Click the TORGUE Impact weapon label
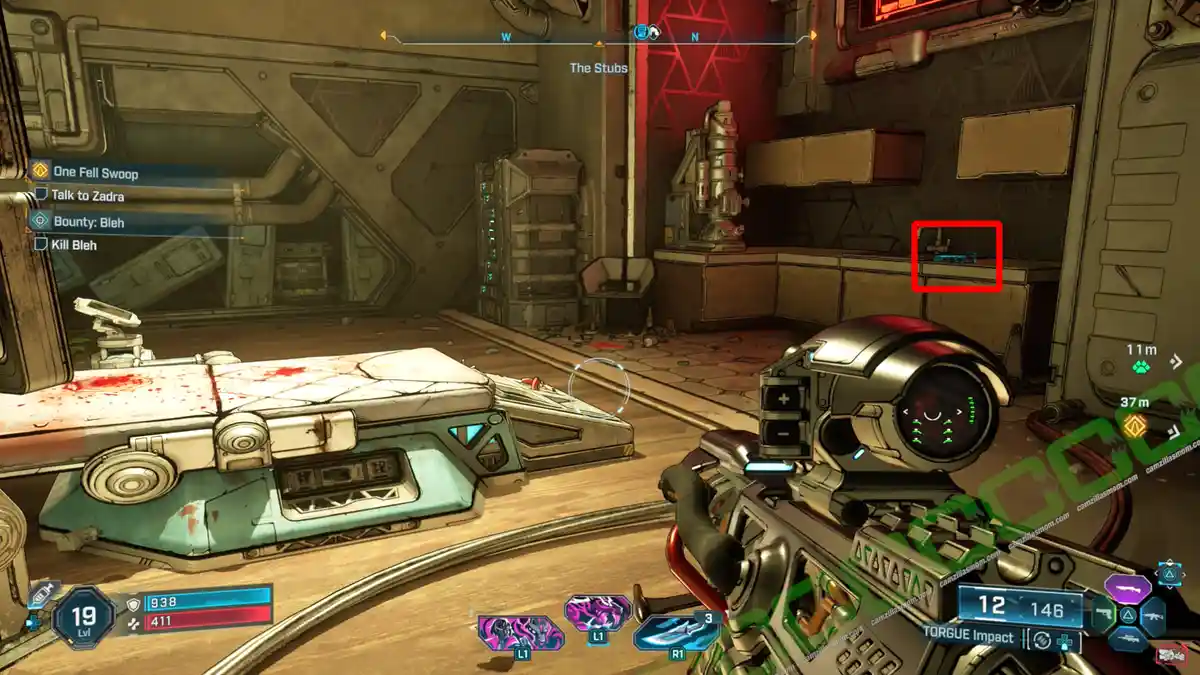The height and width of the screenshot is (675, 1200). point(969,637)
